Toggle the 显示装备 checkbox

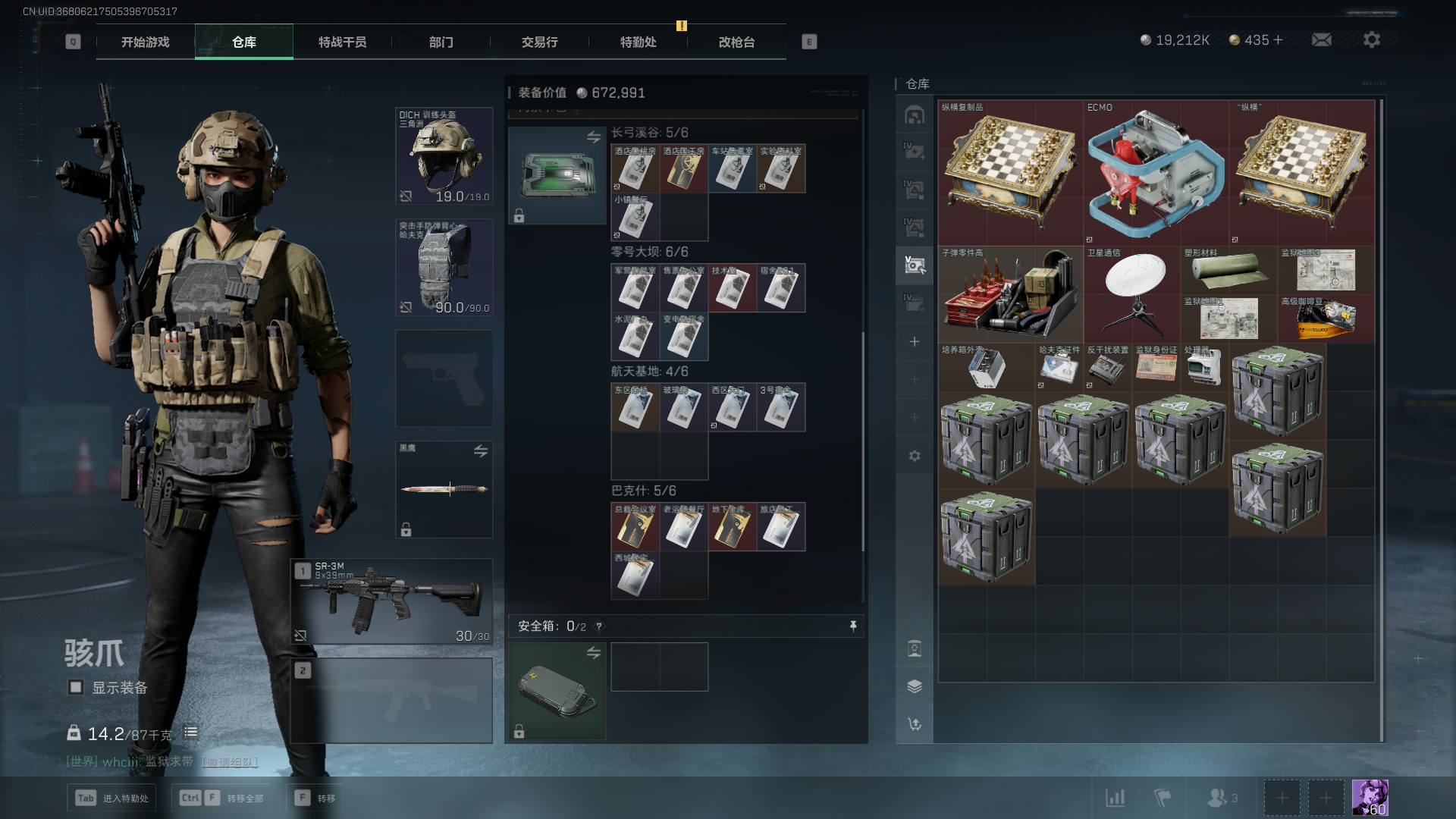coord(76,687)
